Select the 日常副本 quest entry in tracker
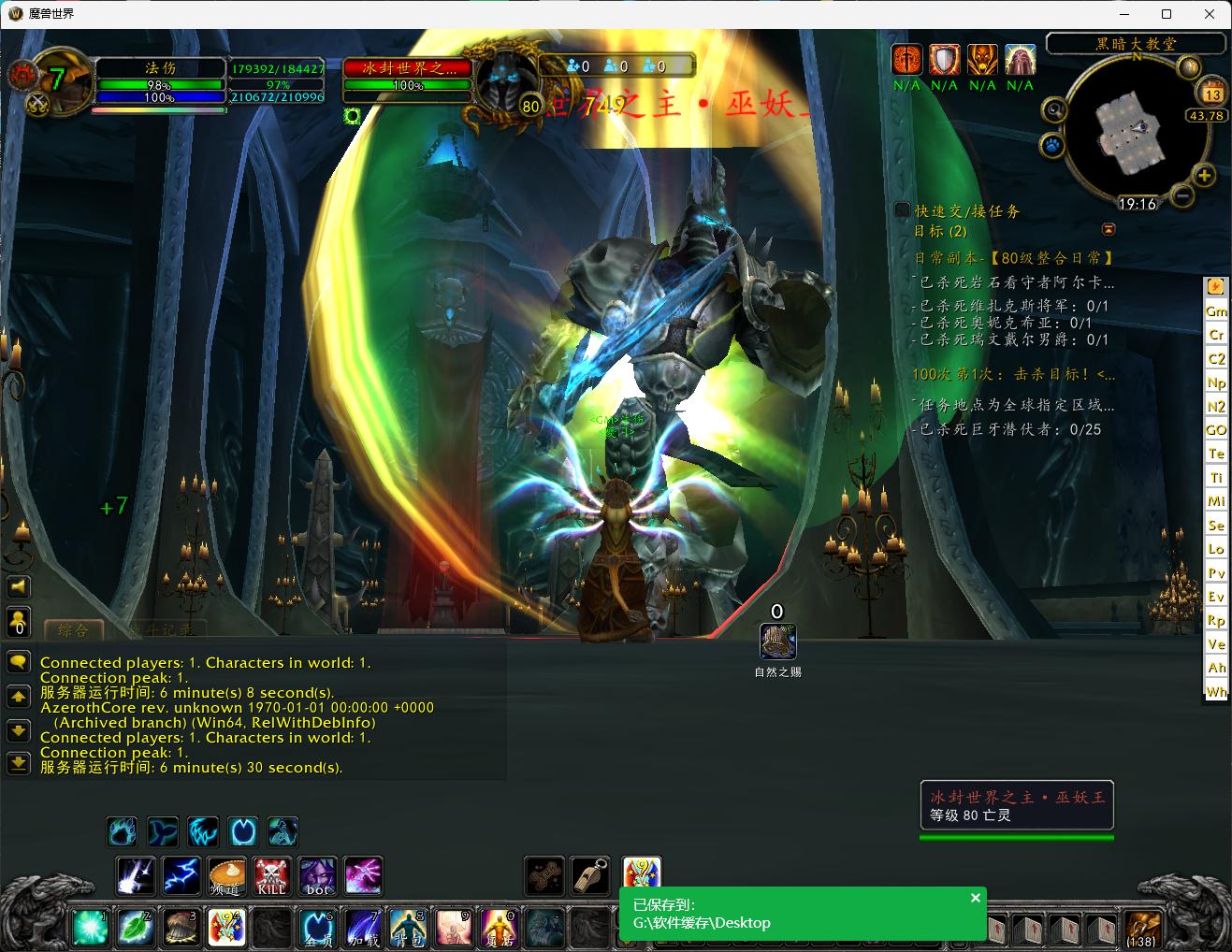This screenshot has height=952, width=1232. click(1014, 257)
